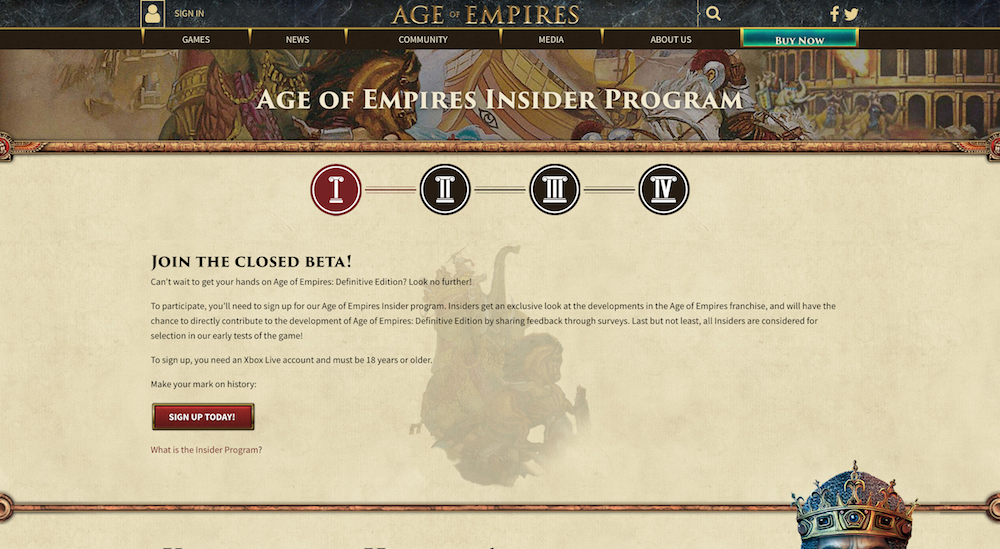The width and height of the screenshot is (1000, 549).
Task: Go to the Age of Empires logo
Action: pos(485,14)
